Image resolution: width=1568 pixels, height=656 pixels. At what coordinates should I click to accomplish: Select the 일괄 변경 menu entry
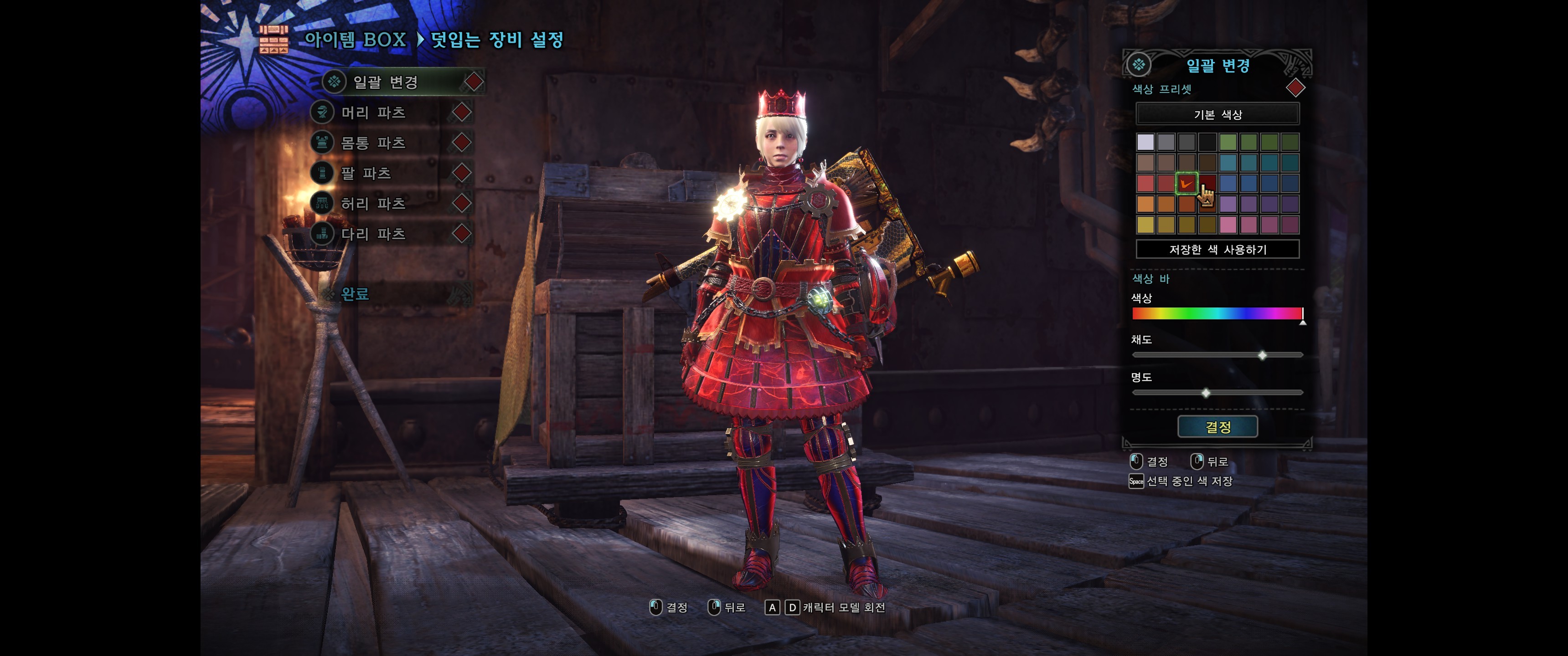pyautogui.click(x=386, y=82)
